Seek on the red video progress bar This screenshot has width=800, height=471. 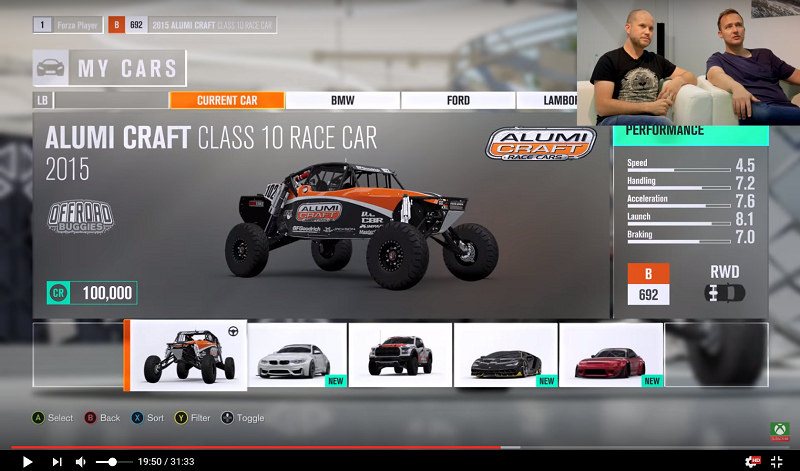300,447
